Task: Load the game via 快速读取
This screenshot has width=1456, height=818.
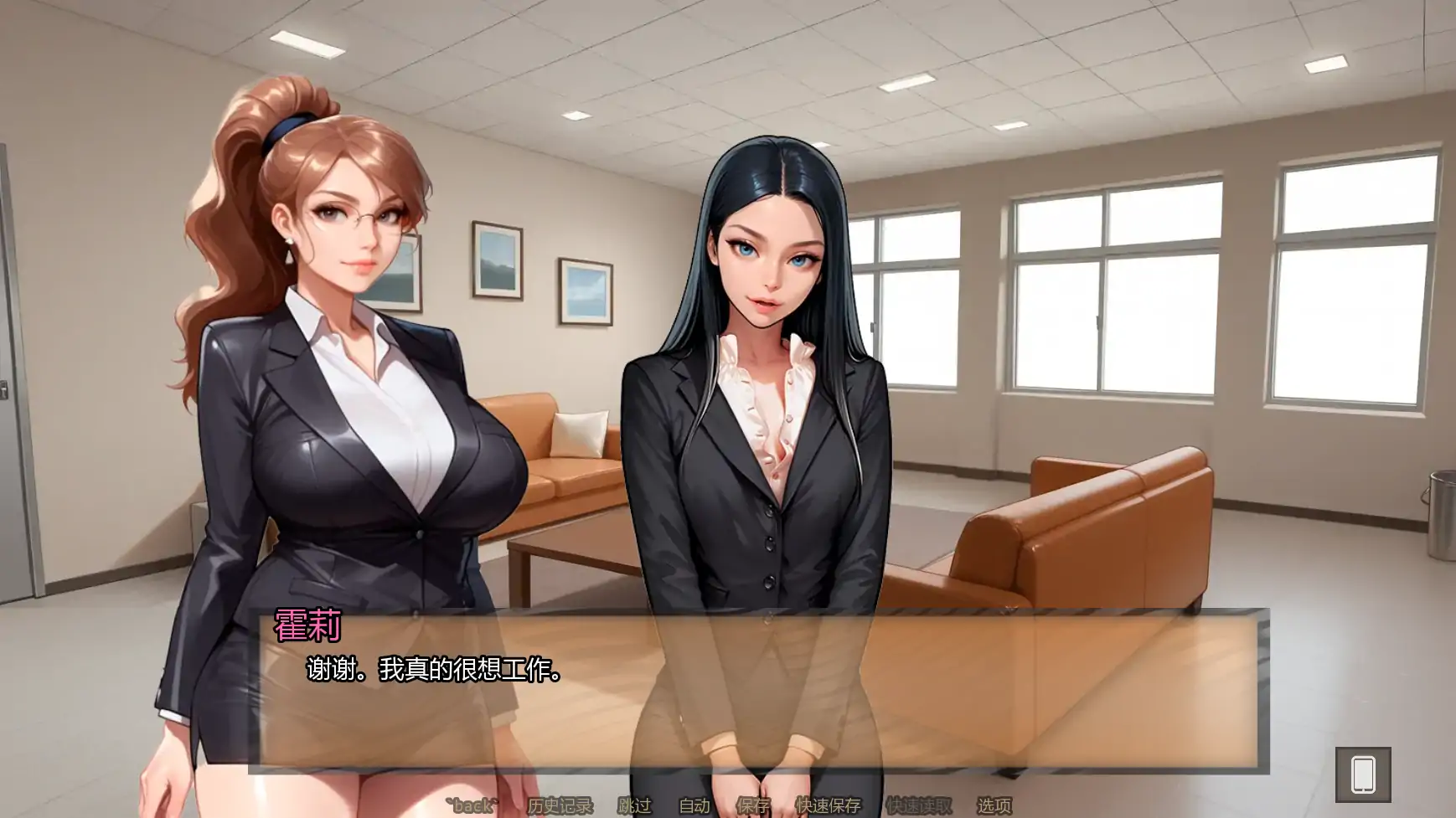Action: [919, 805]
